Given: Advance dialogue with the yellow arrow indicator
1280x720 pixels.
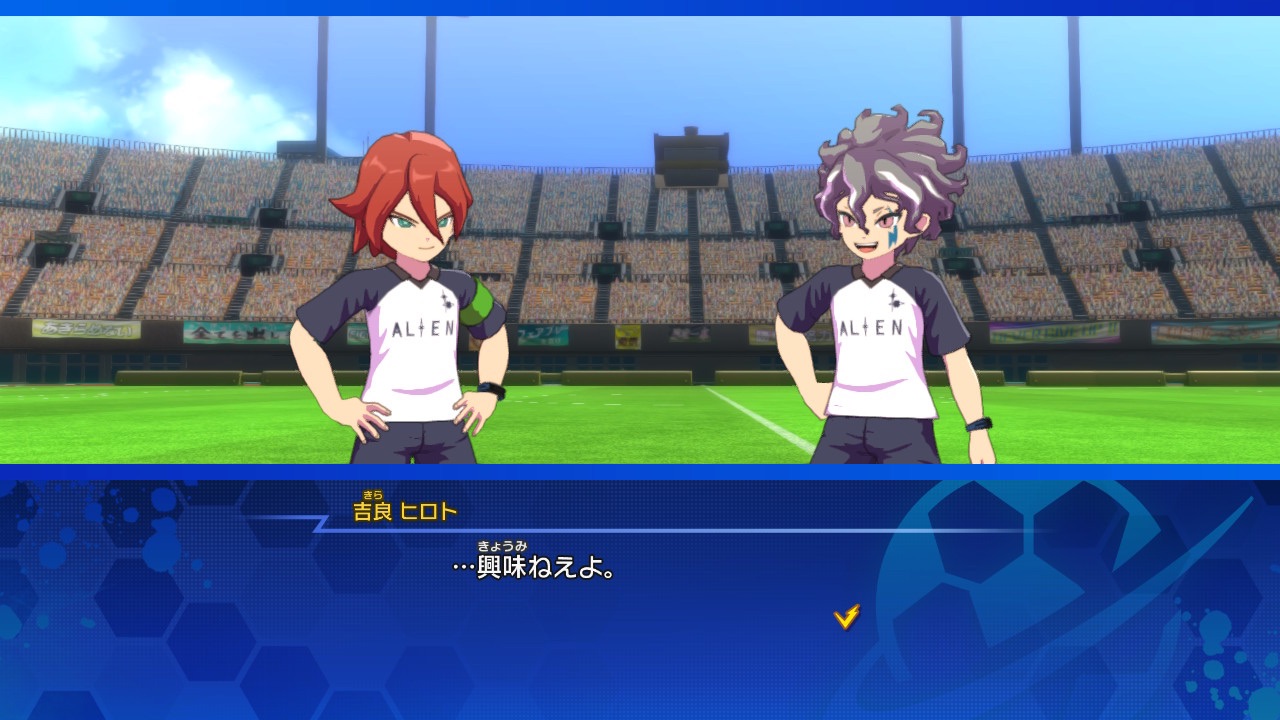Looking at the screenshot, I should point(847,617).
